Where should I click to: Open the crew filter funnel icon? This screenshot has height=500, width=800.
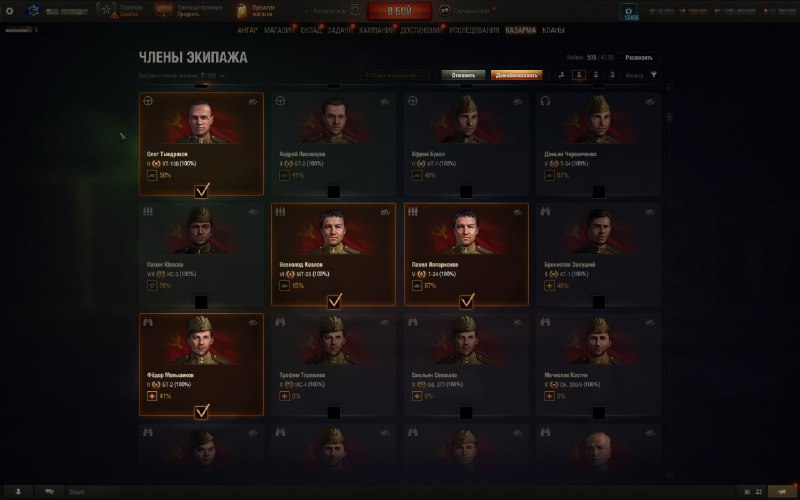(x=654, y=74)
